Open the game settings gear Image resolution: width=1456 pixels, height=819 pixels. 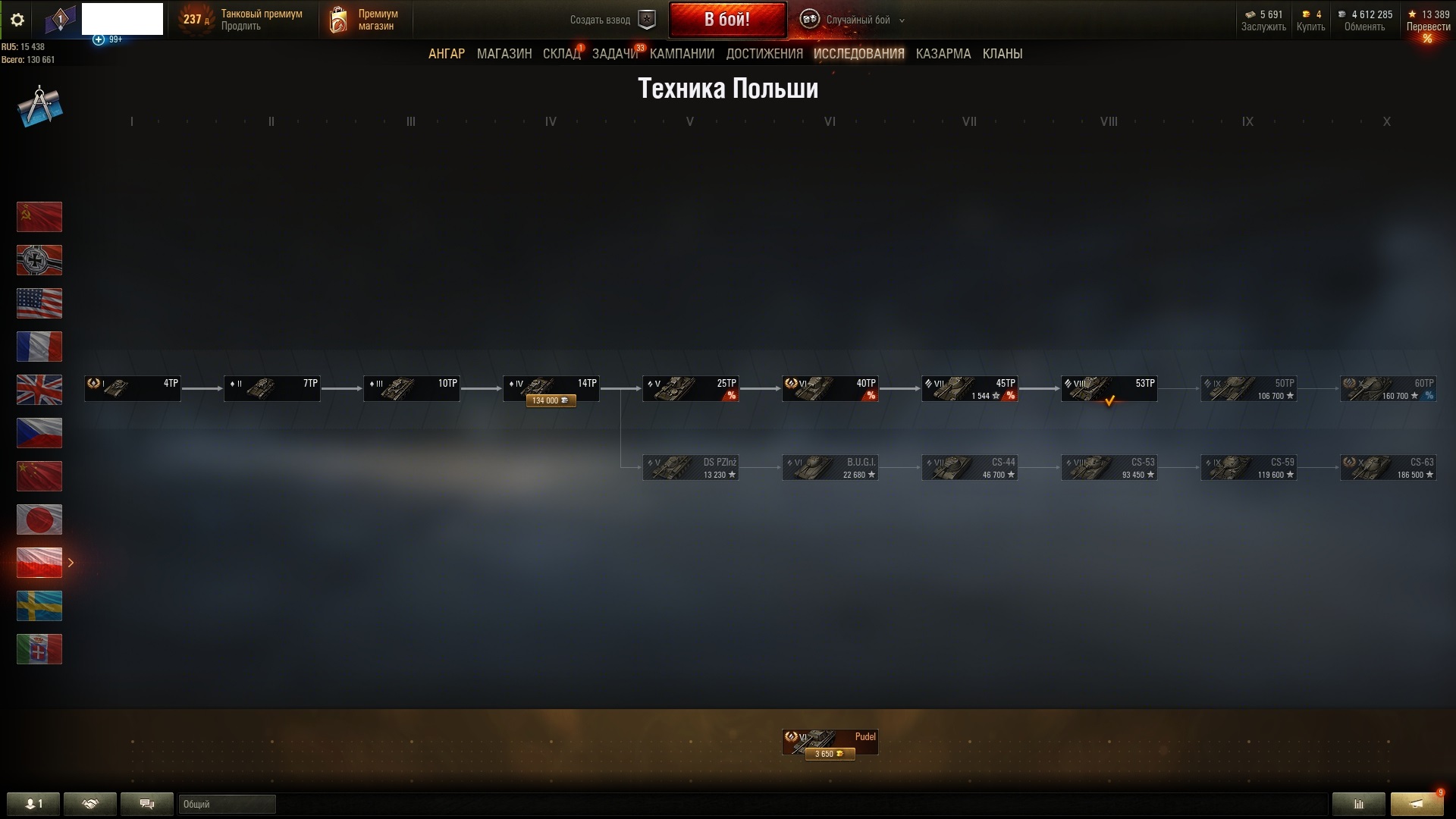point(17,20)
